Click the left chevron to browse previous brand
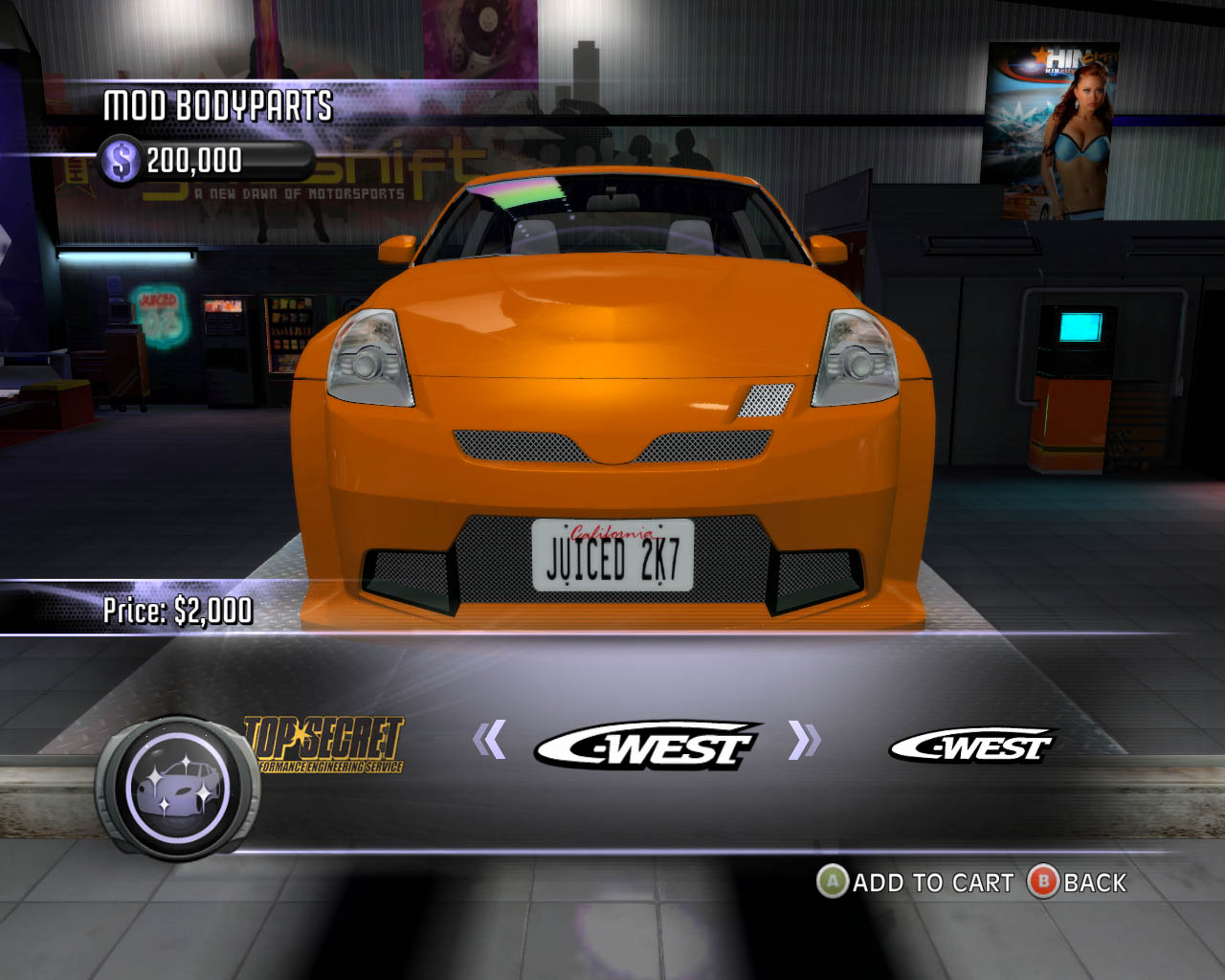The height and width of the screenshot is (980, 1225). coord(490,739)
